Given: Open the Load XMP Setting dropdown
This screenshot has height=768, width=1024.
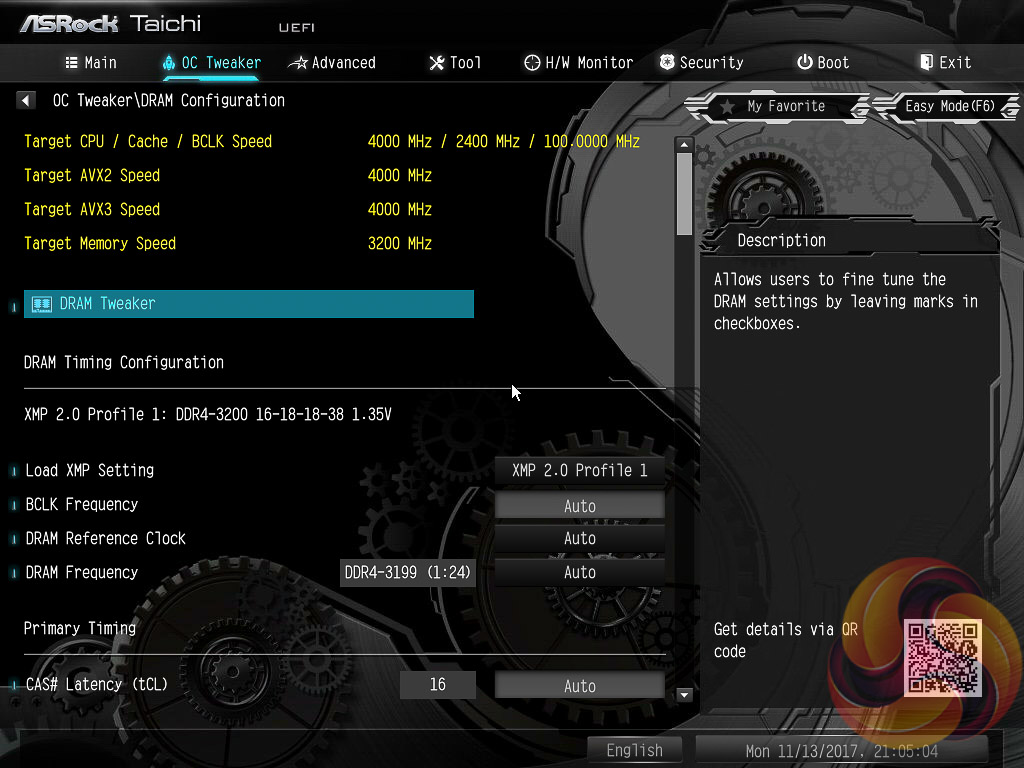Looking at the screenshot, I should coord(579,470).
